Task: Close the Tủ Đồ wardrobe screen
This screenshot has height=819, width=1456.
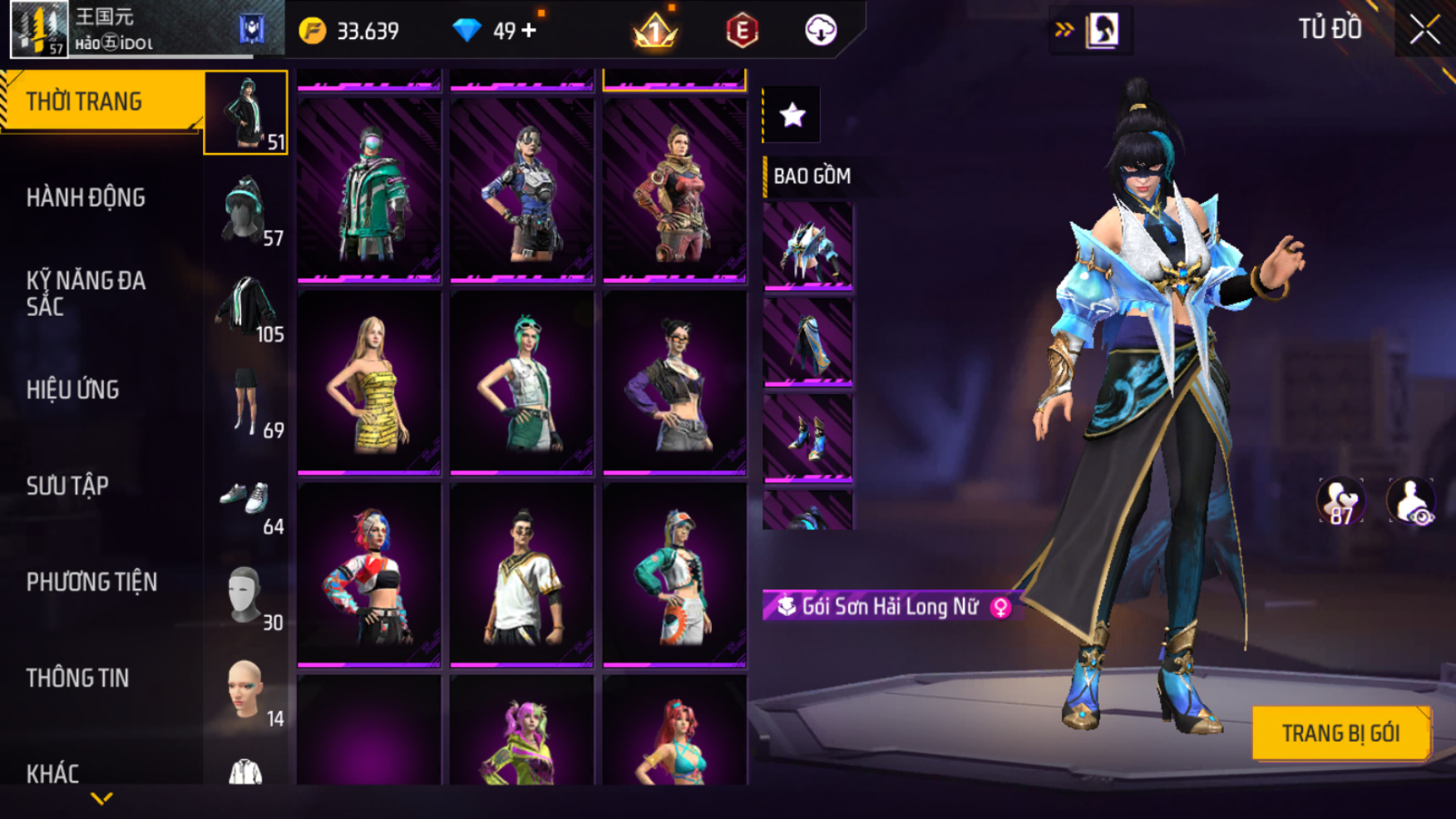Action: [x=1424, y=31]
